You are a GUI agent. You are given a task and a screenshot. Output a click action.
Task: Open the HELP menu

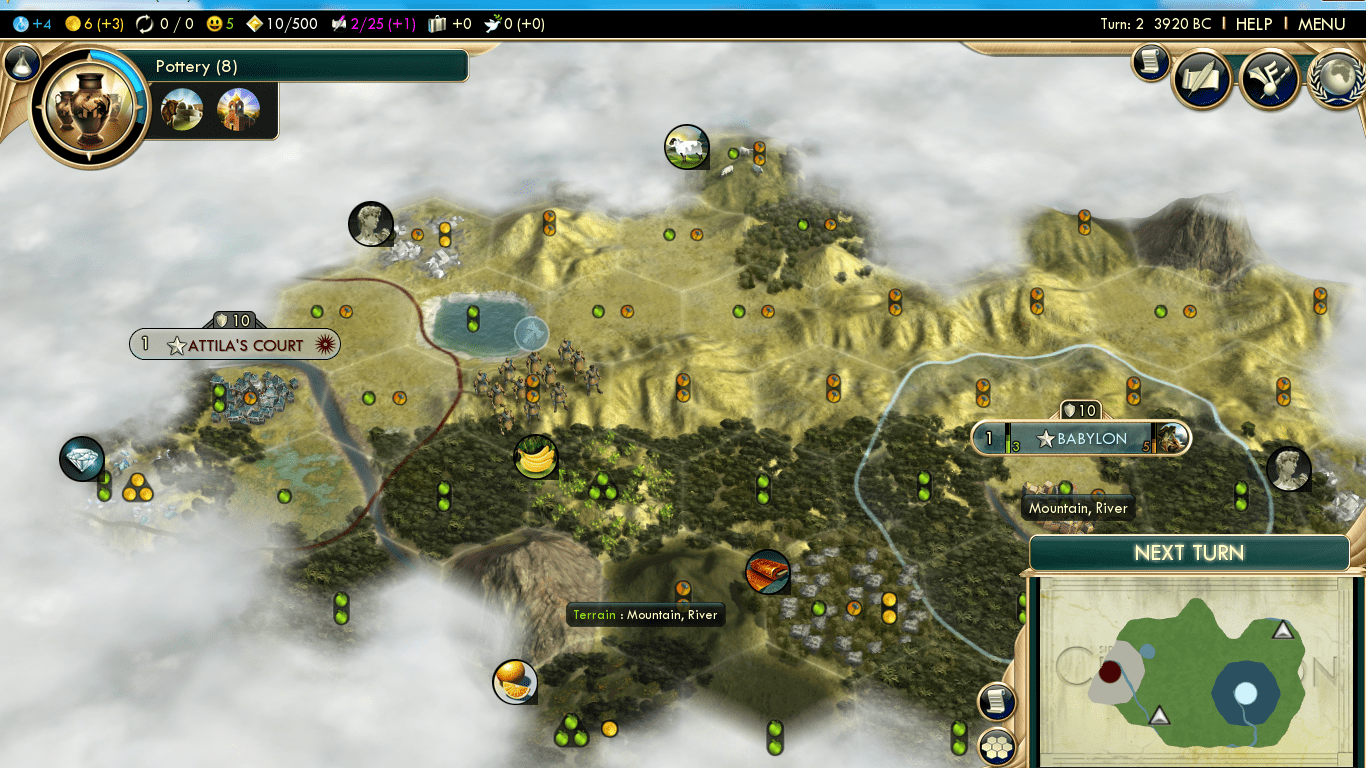point(1253,22)
